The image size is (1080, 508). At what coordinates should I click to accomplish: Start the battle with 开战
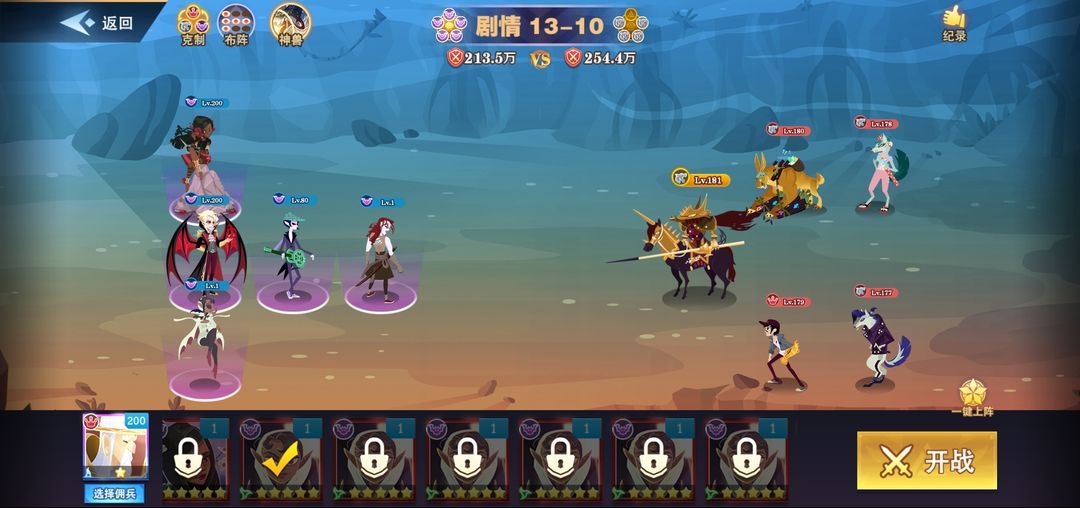tap(926, 461)
